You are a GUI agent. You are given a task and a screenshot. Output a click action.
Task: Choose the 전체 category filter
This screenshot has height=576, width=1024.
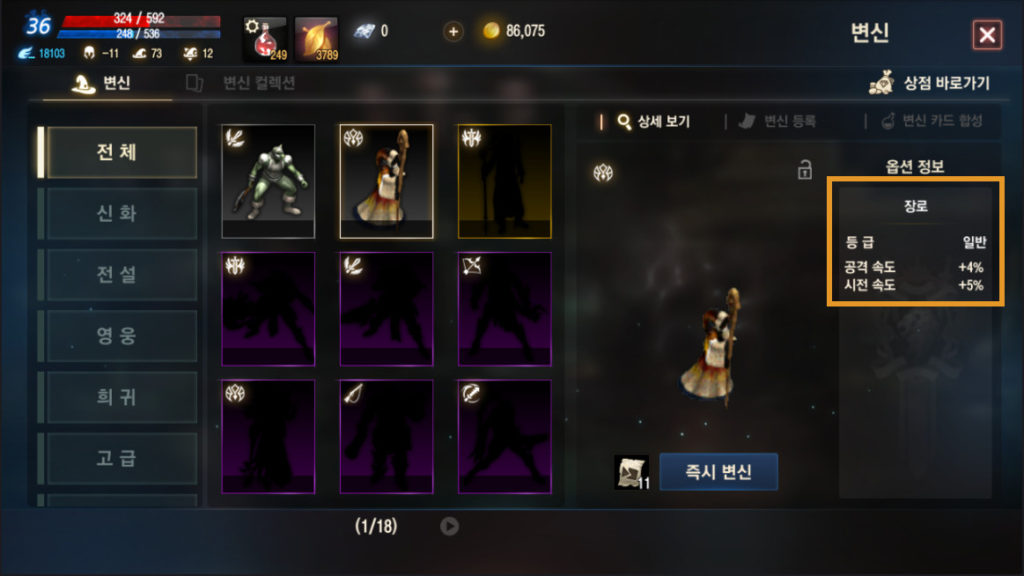(x=117, y=152)
